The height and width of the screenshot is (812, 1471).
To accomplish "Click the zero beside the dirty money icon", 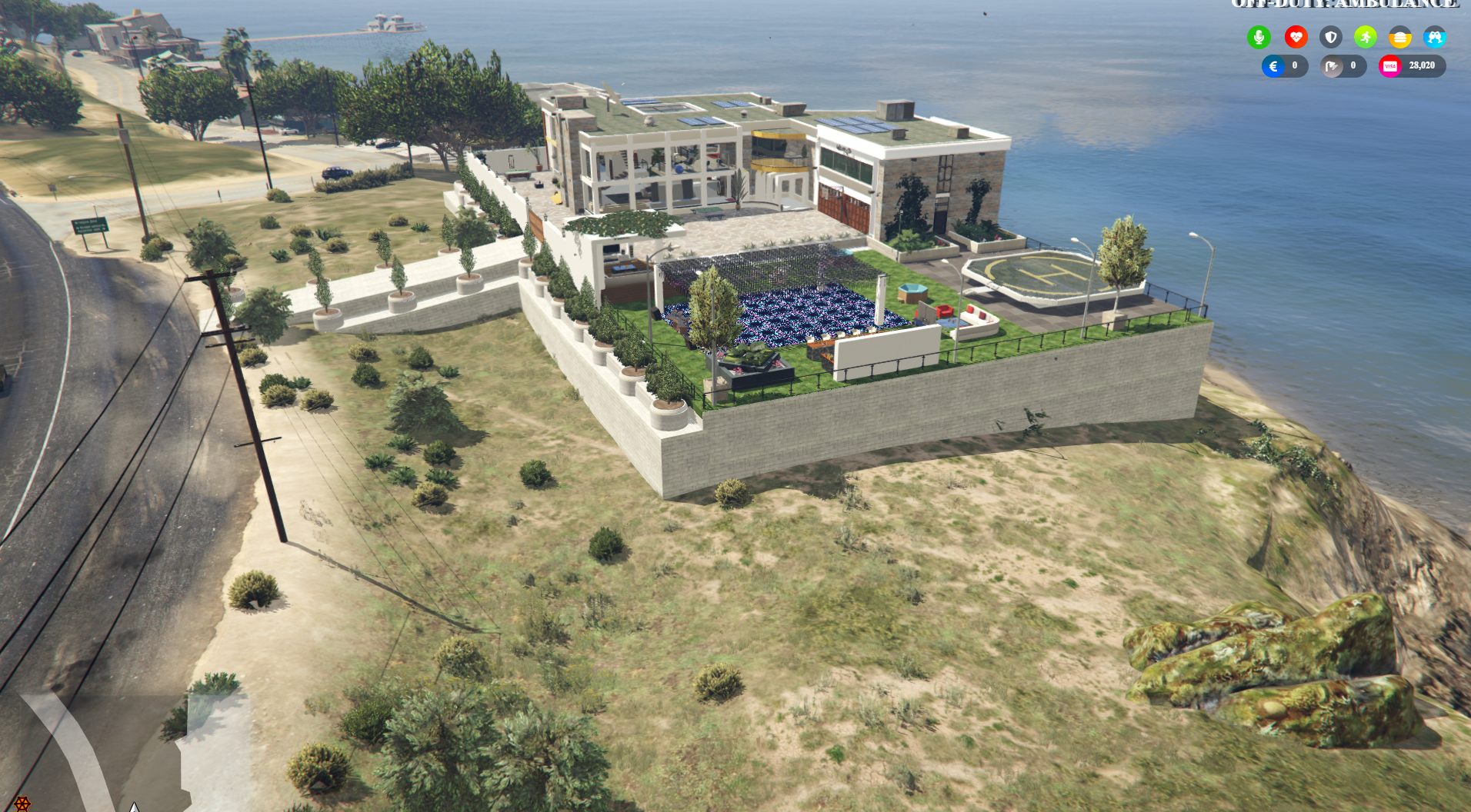I will pos(1352,66).
